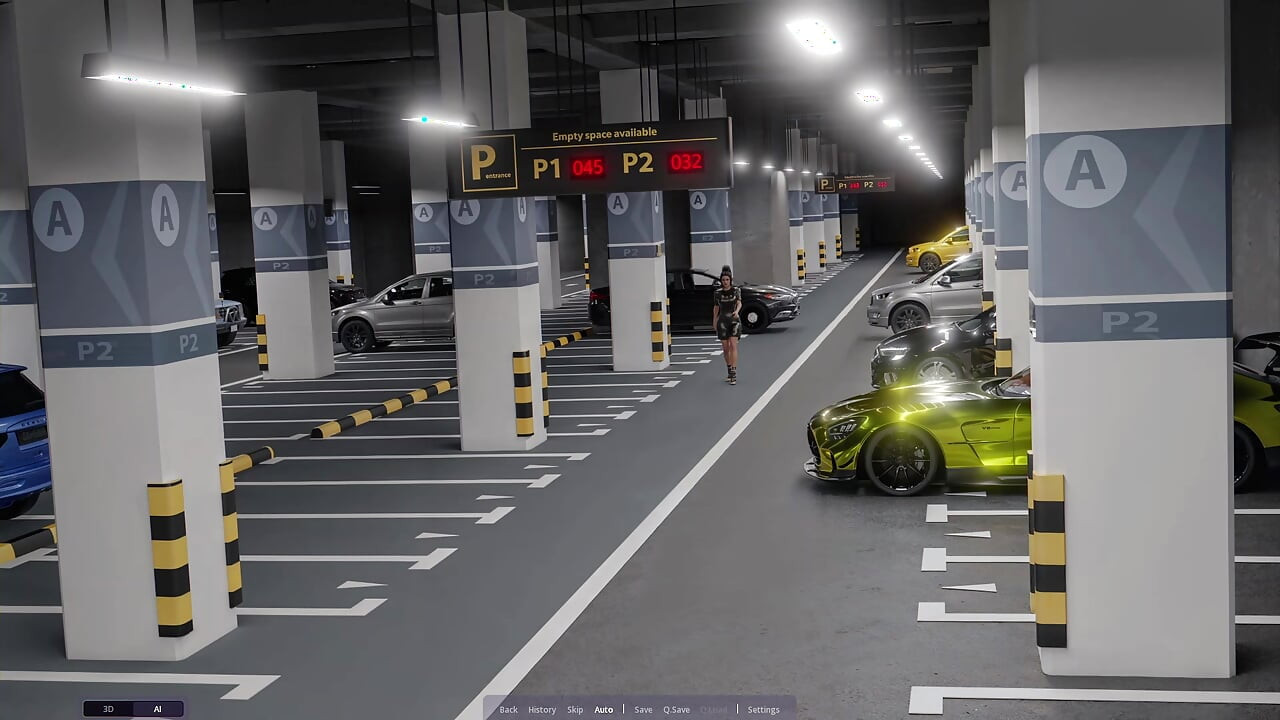The height and width of the screenshot is (720, 1280).
Task: Select the AI render mode
Action: (157, 709)
